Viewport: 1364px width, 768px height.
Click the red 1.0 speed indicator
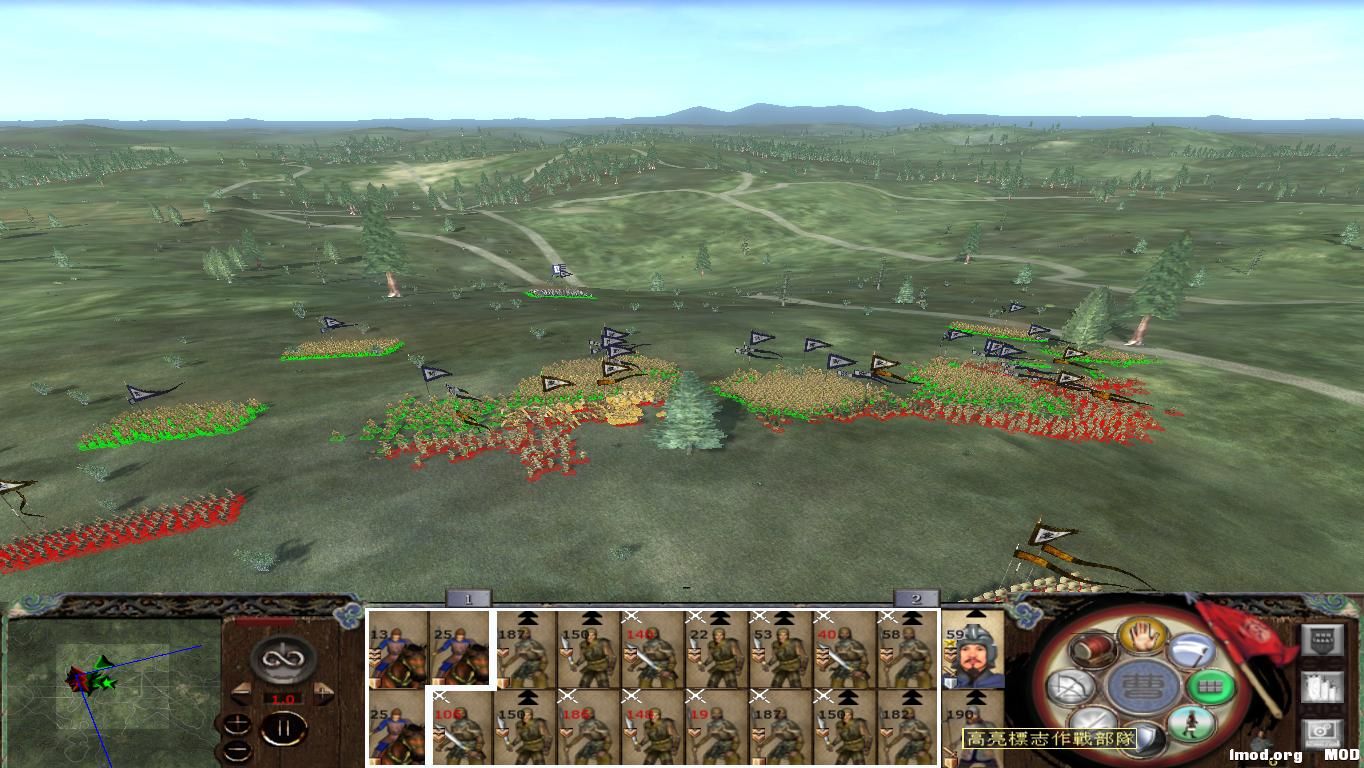pos(283,698)
